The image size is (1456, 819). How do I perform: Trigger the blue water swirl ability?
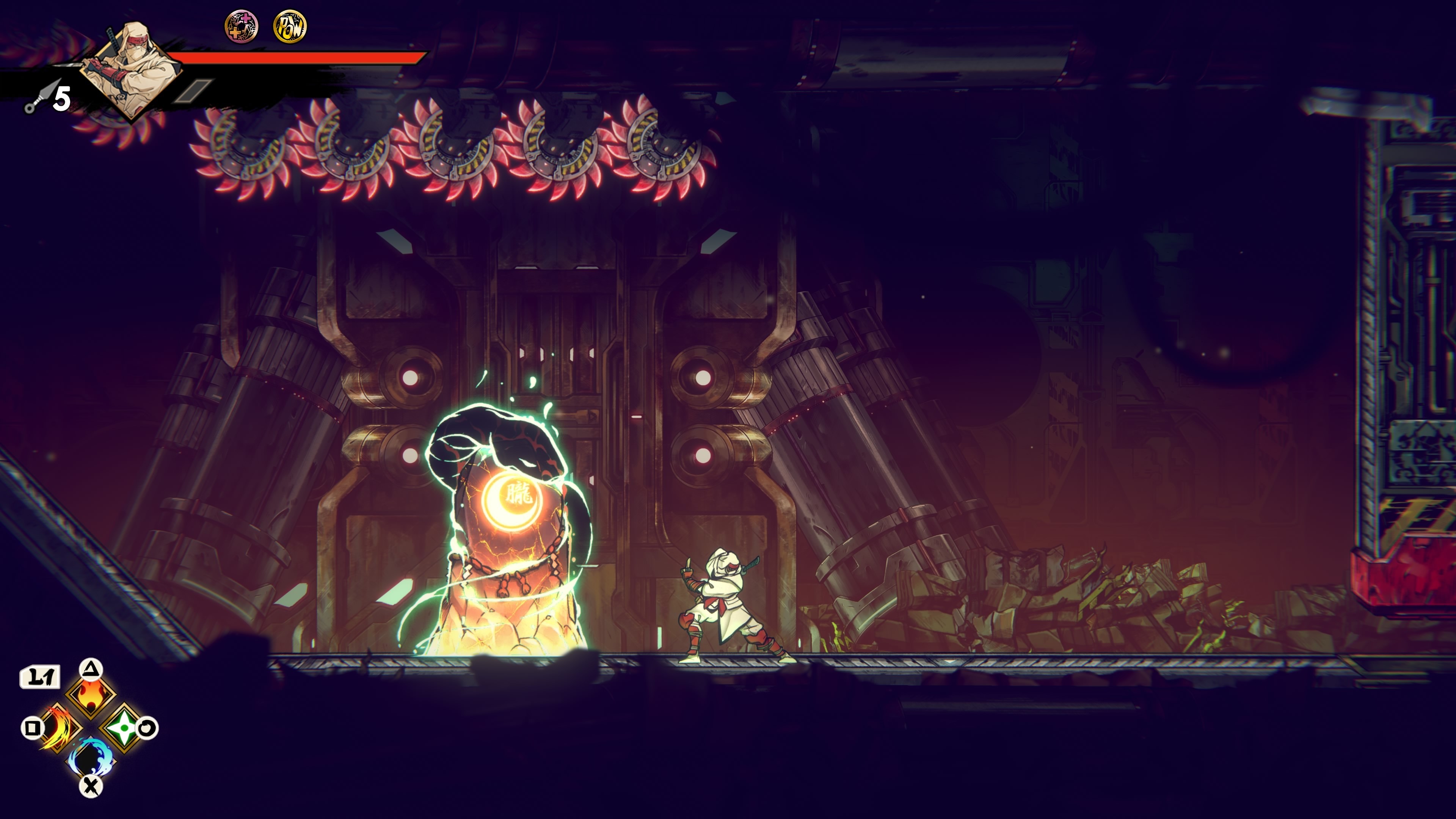point(91,758)
